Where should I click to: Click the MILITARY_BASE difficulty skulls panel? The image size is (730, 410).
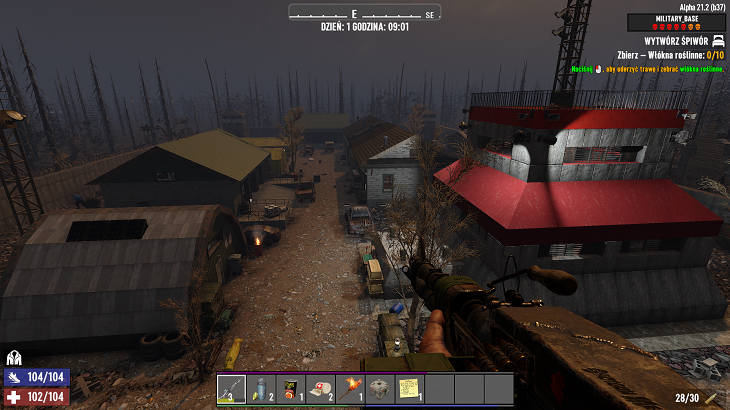(676, 22)
